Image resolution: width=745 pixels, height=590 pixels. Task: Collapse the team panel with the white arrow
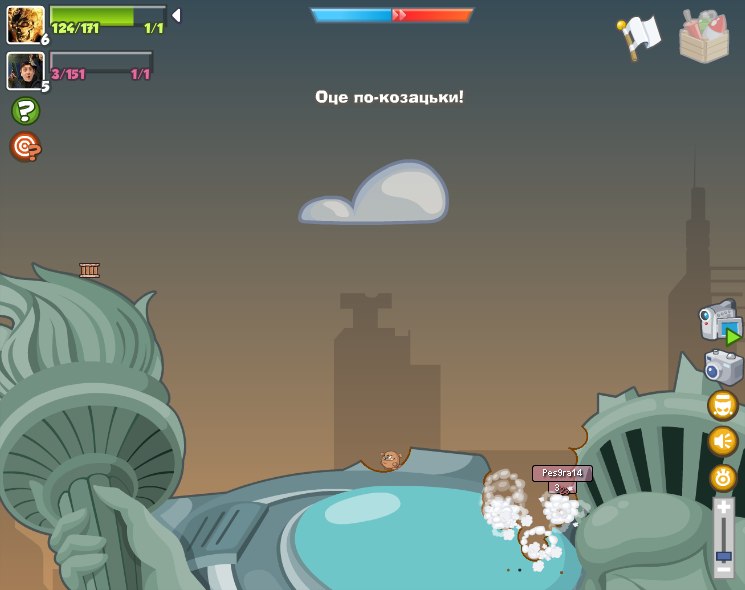[176, 15]
